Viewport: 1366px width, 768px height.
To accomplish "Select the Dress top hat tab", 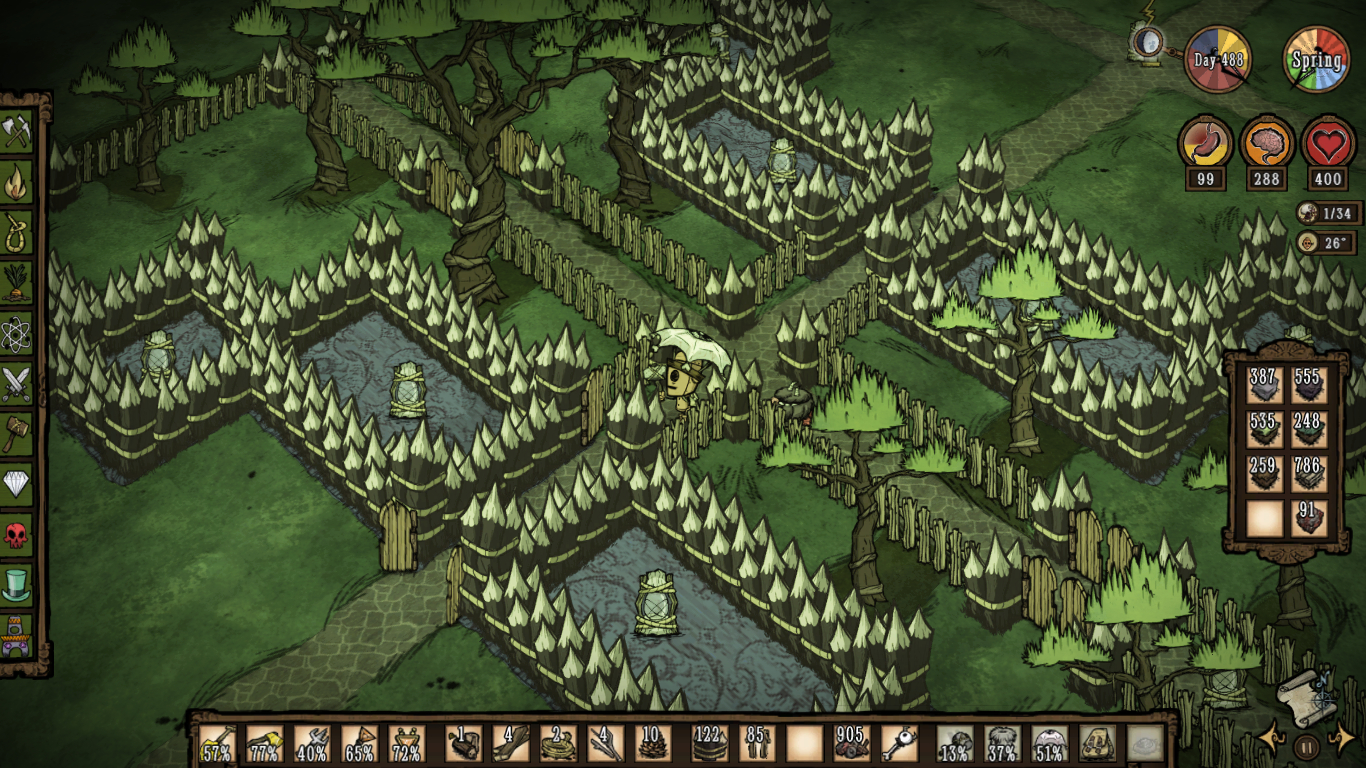I will (x=17, y=585).
